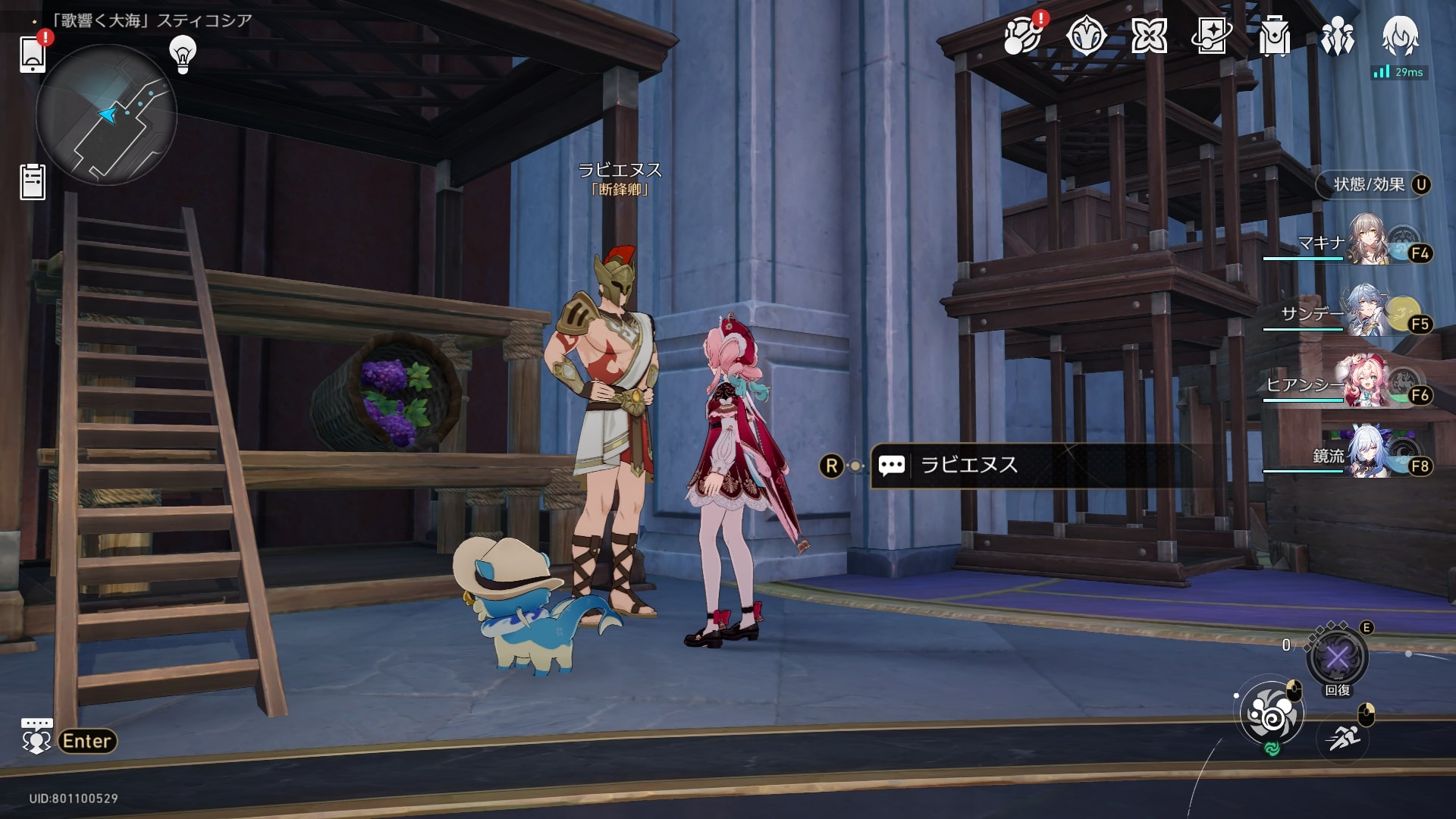
Task: Open the planet icon with red alert
Action: click(x=1021, y=36)
